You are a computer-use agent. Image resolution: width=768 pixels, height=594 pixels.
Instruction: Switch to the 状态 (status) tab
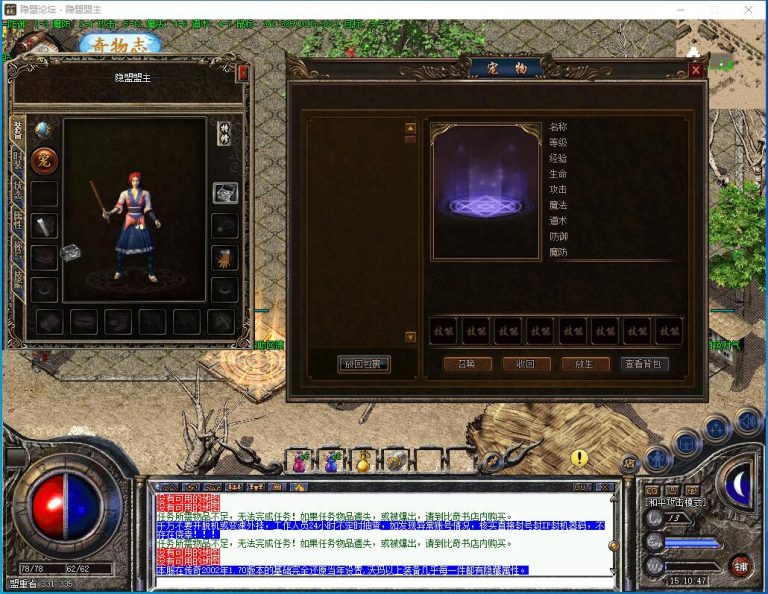click(17, 189)
